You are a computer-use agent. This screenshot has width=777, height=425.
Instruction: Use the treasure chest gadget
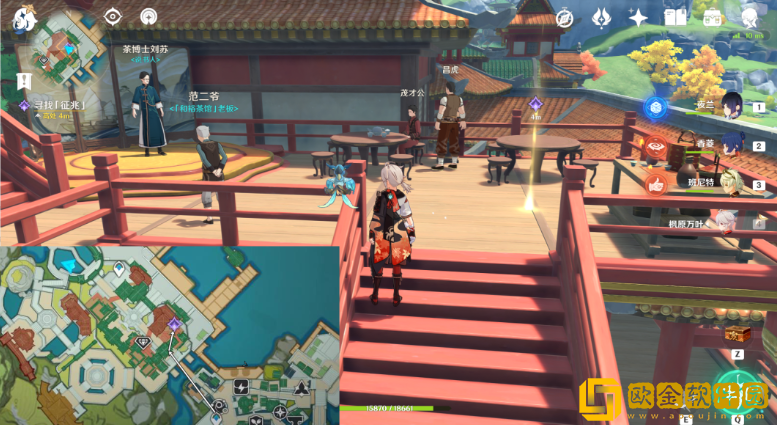[x=737, y=334]
